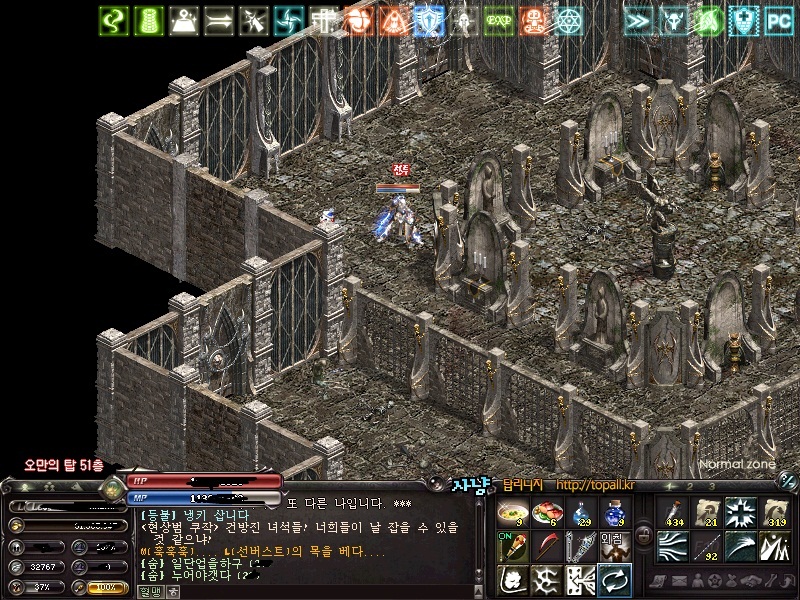This screenshot has width=800, height=600.
Task: Select the arrow slot showing 92
Action: [705, 547]
